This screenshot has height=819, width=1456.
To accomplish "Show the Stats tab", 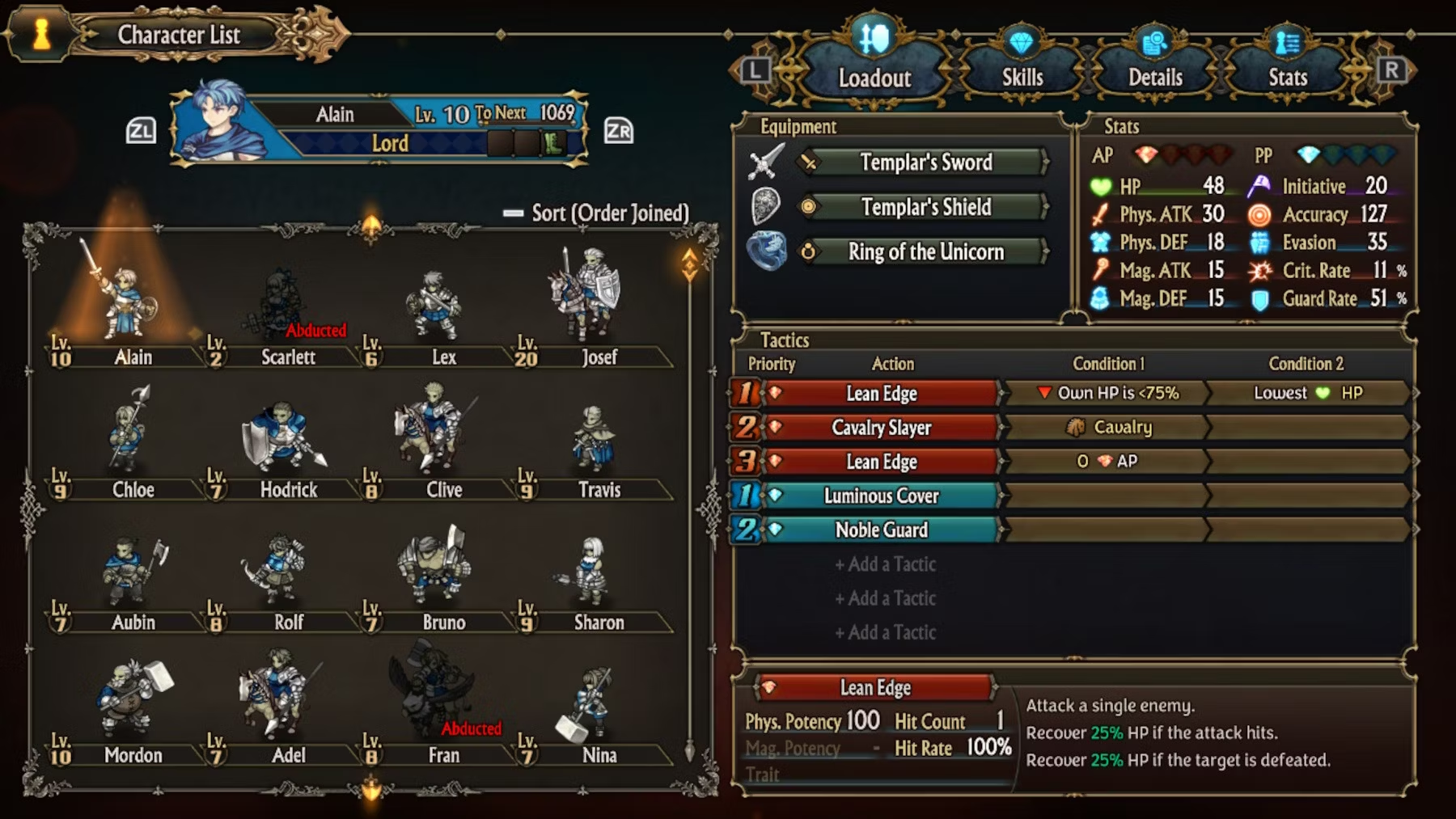I will (x=1287, y=77).
